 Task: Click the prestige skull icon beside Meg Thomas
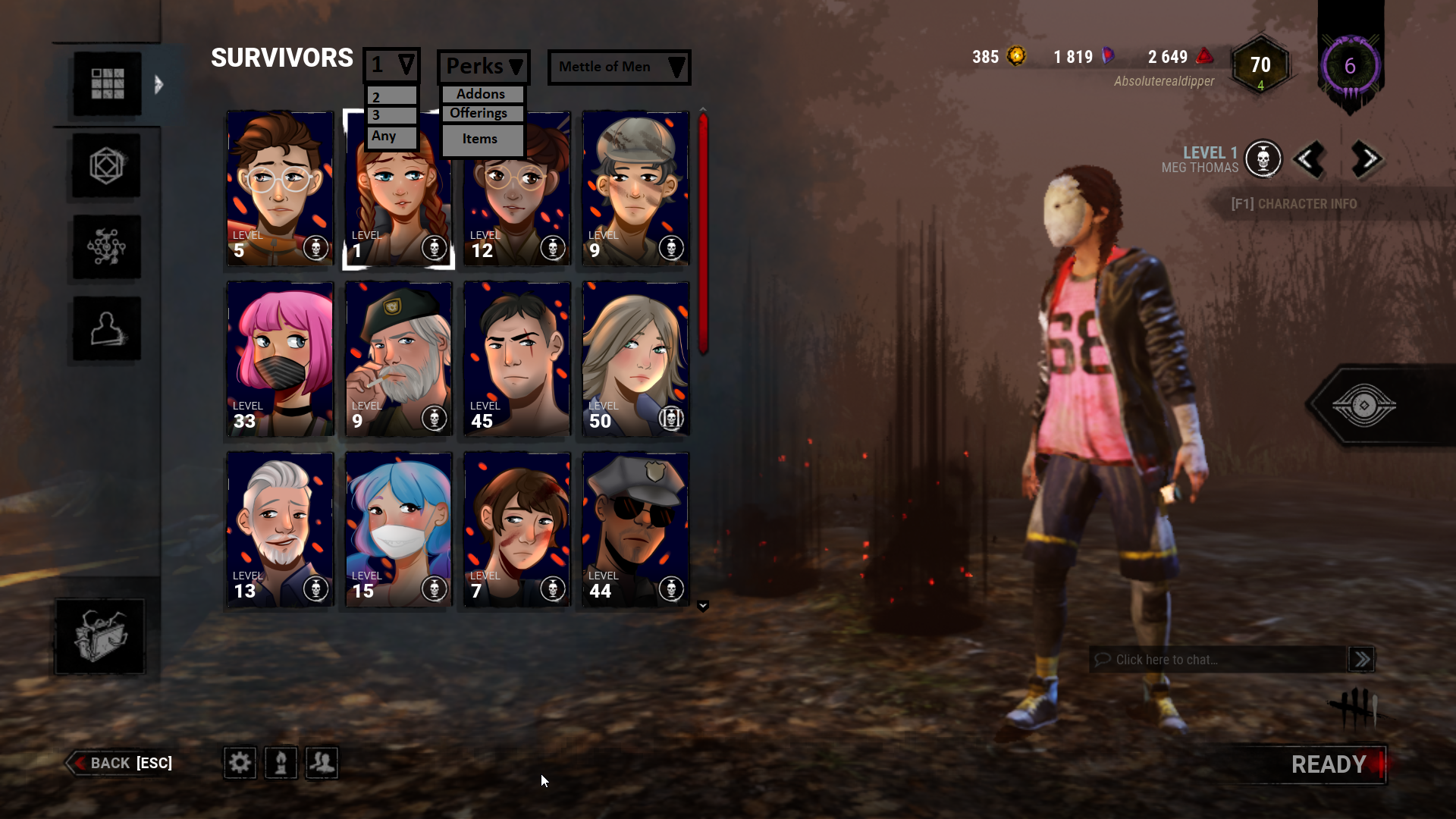click(x=1263, y=159)
